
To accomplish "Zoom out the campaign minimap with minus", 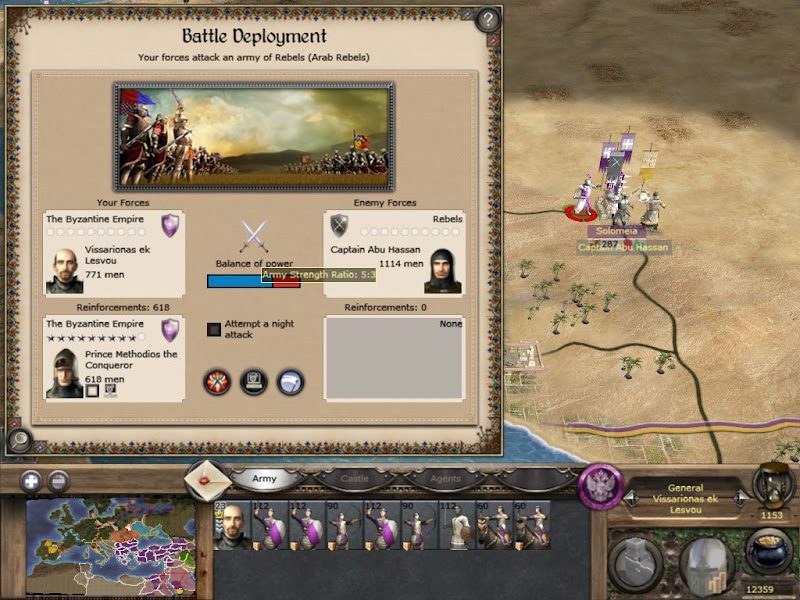I will [x=59, y=480].
